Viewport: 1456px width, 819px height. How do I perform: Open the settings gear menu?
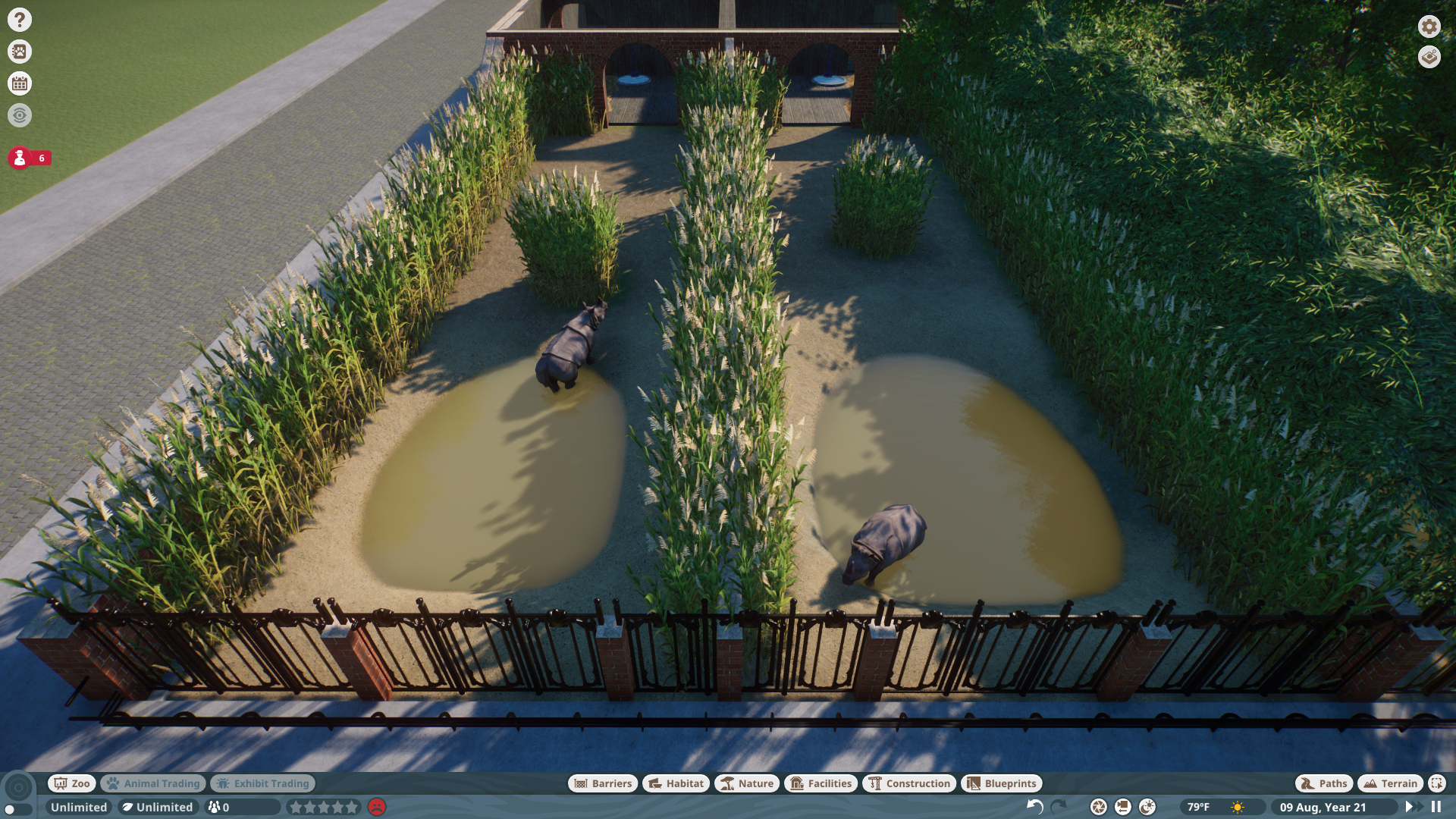point(1428,27)
